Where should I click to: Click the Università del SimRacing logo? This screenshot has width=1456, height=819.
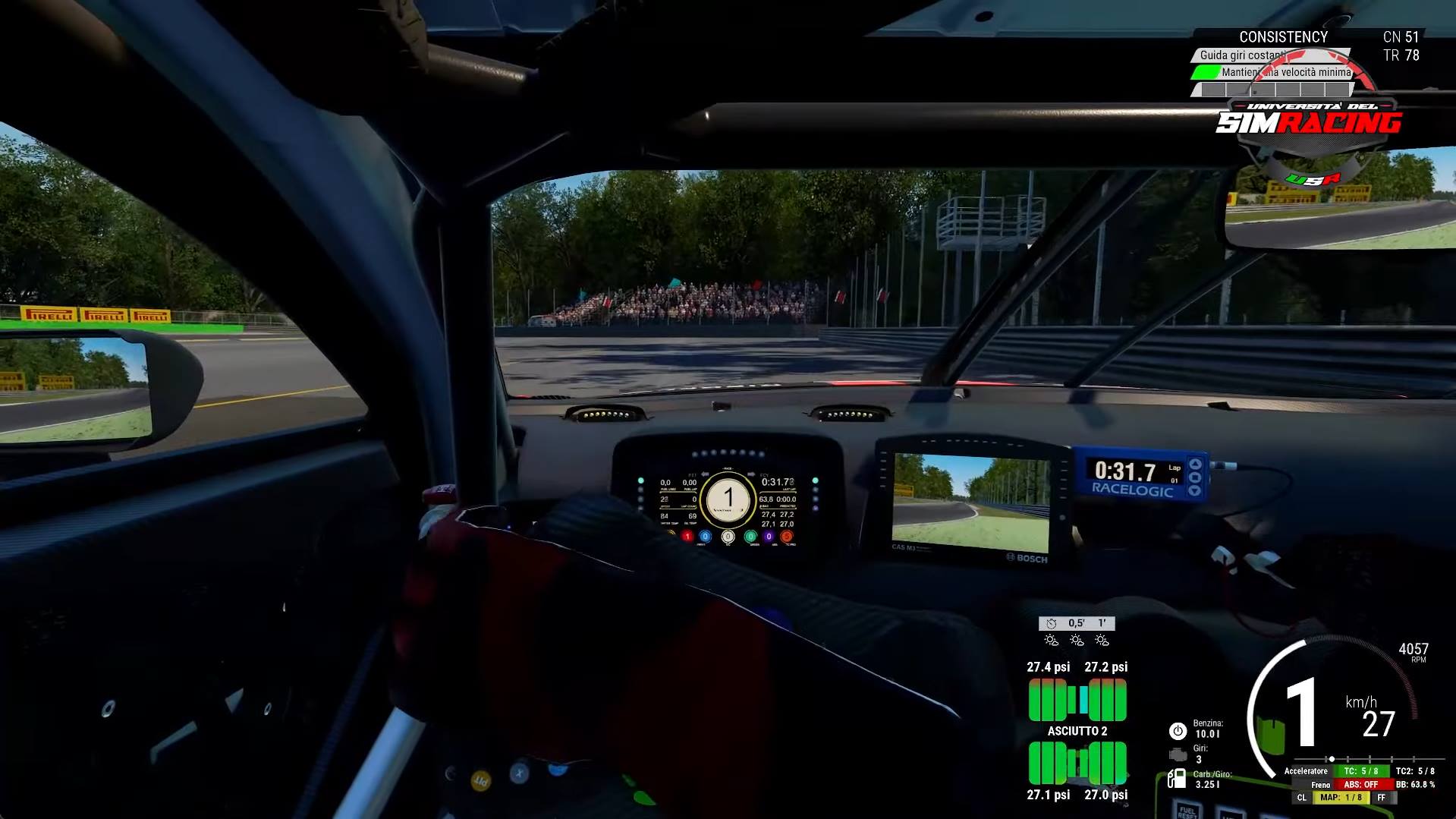(x=1309, y=121)
